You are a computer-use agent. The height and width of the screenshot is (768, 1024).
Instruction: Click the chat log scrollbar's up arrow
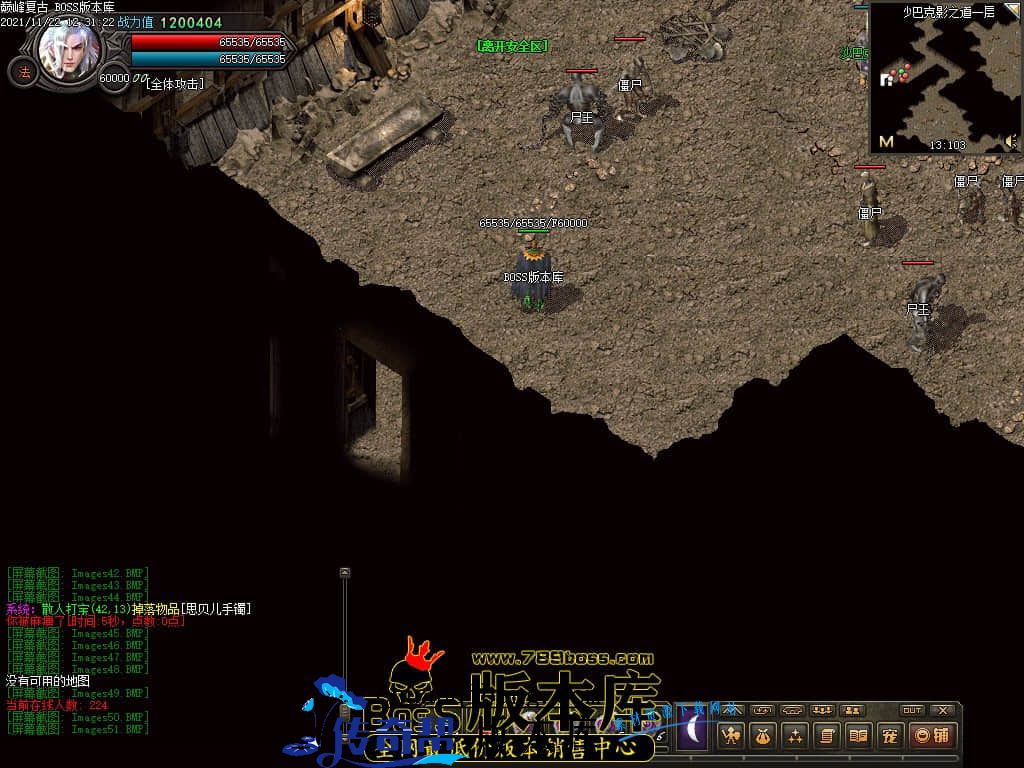coord(345,573)
